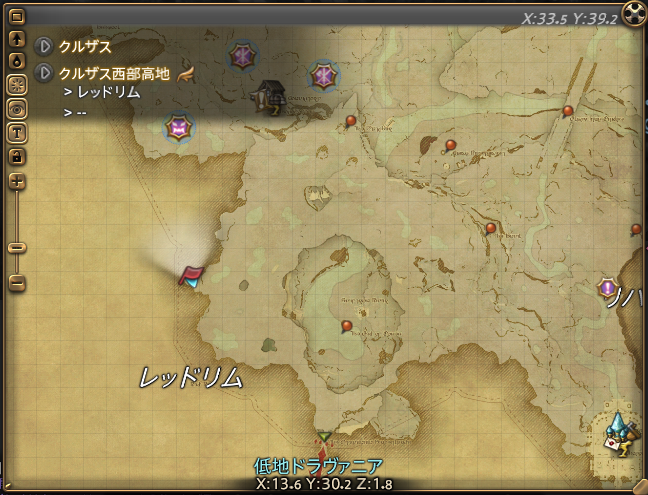Image resolution: width=648 pixels, height=495 pixels.
Task: Open the クルザス region dropdown
Action: point(43,47)
